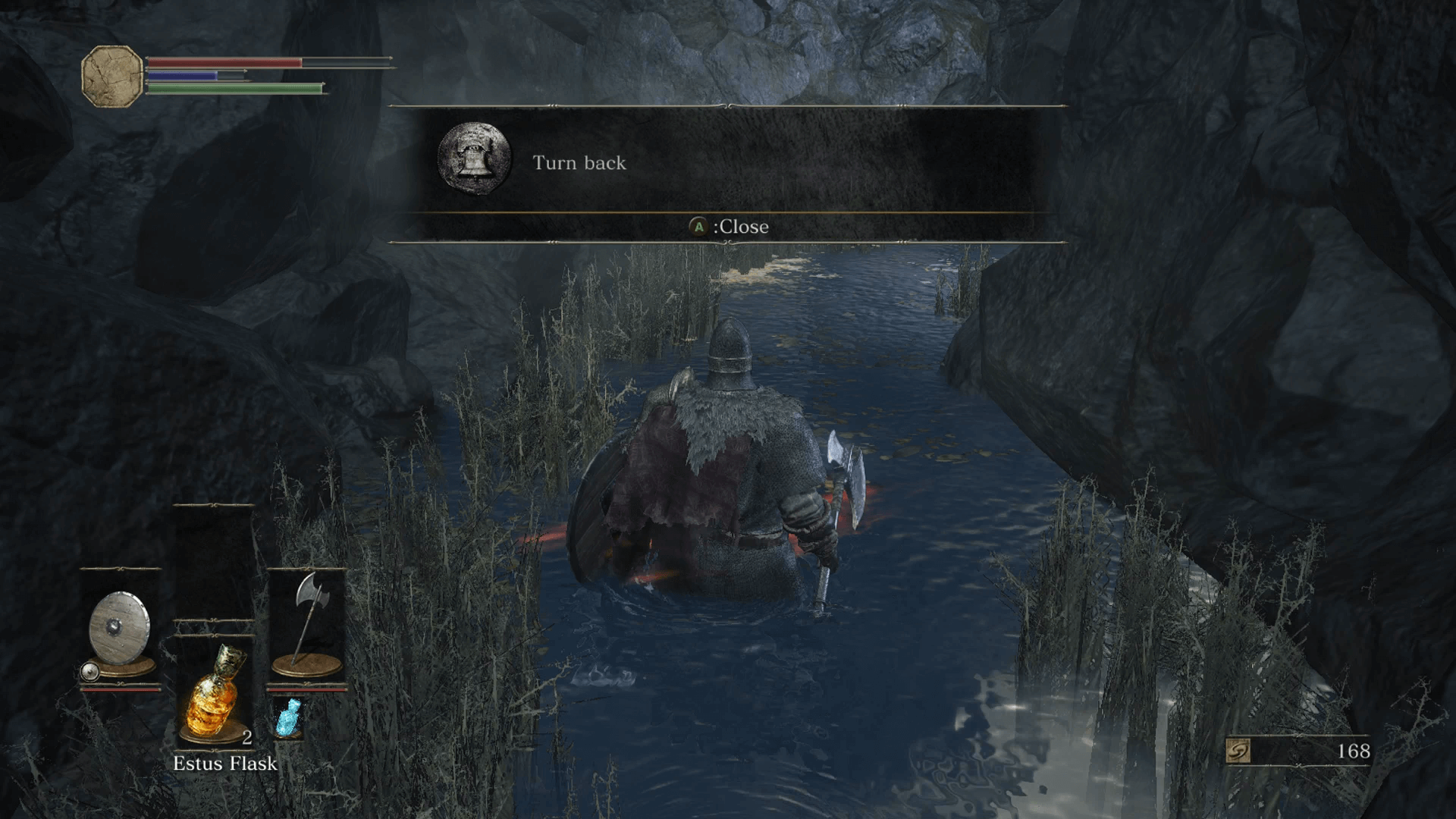
Task: Click the stone emblem beside the health bars
Action: coord(111,74)
